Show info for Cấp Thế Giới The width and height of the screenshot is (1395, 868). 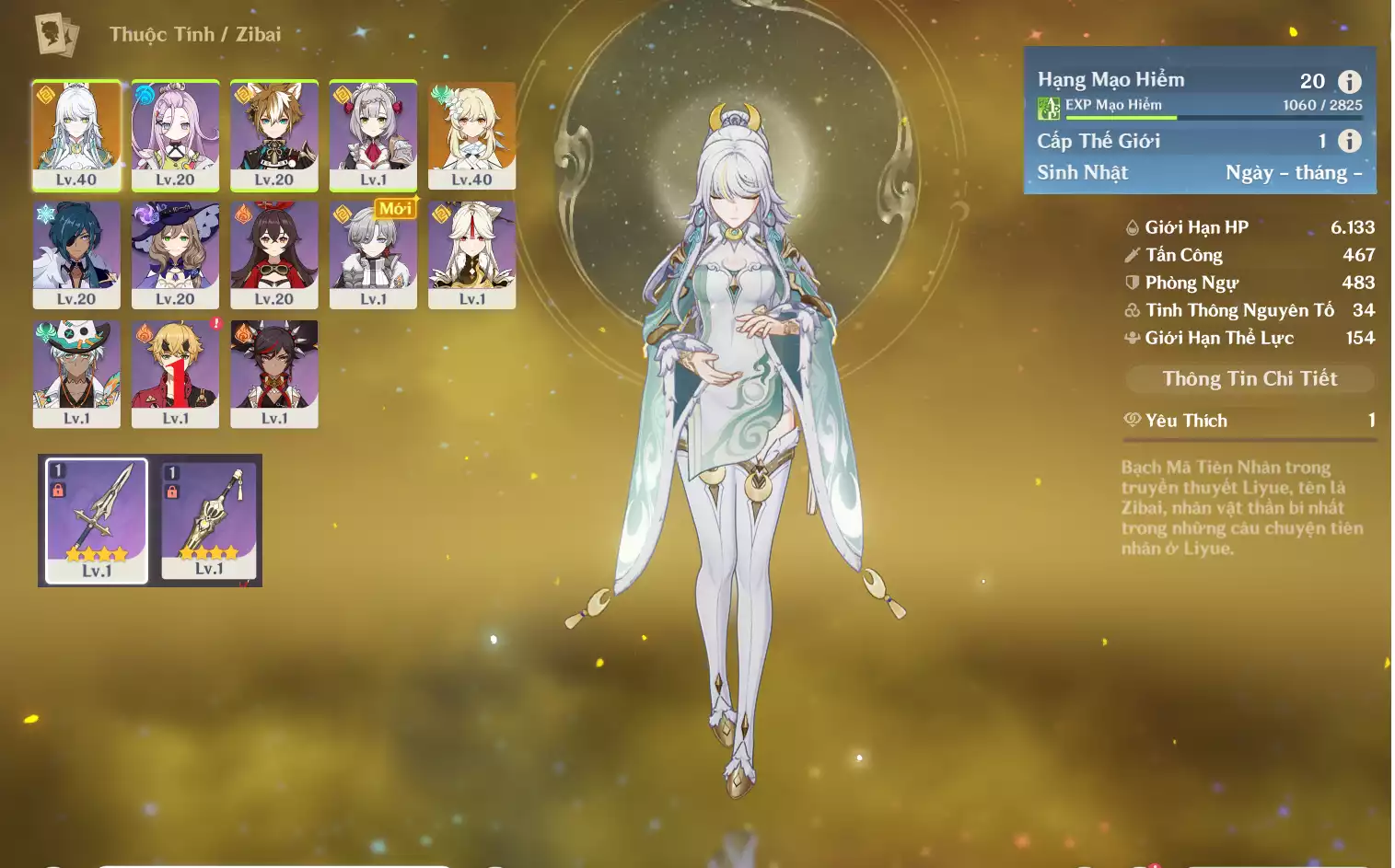point(1349,141)
